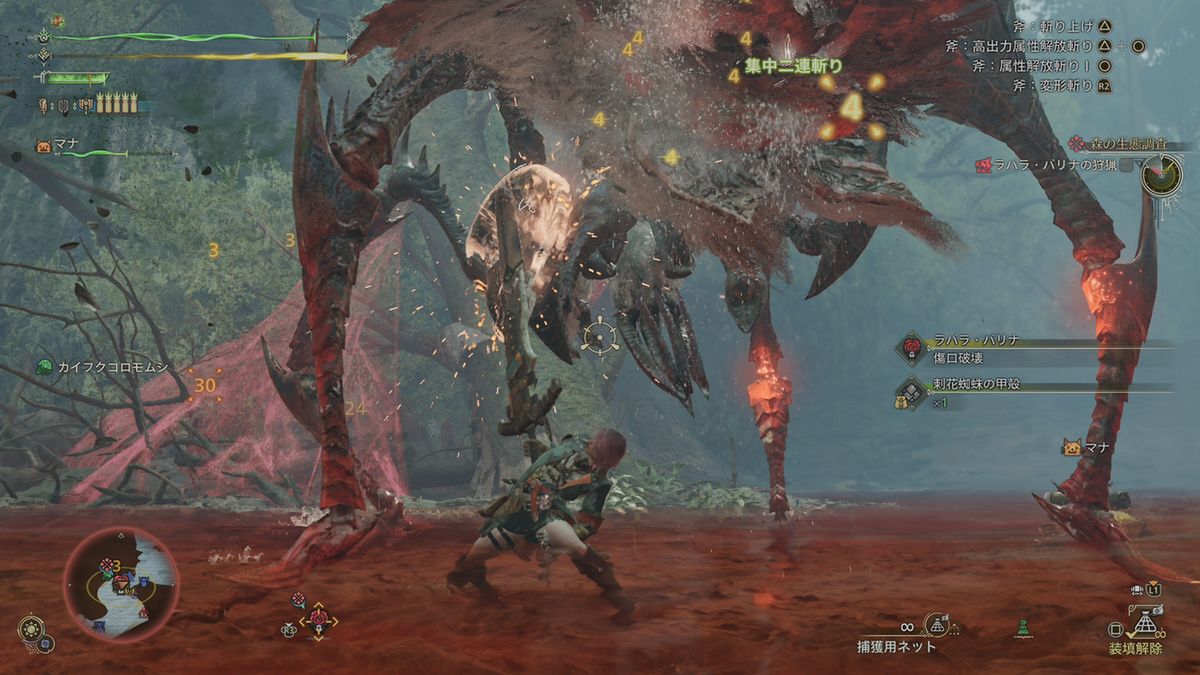Click the green cone item icon
This screenshot has height=675, width=1200.
point(1022,629)
